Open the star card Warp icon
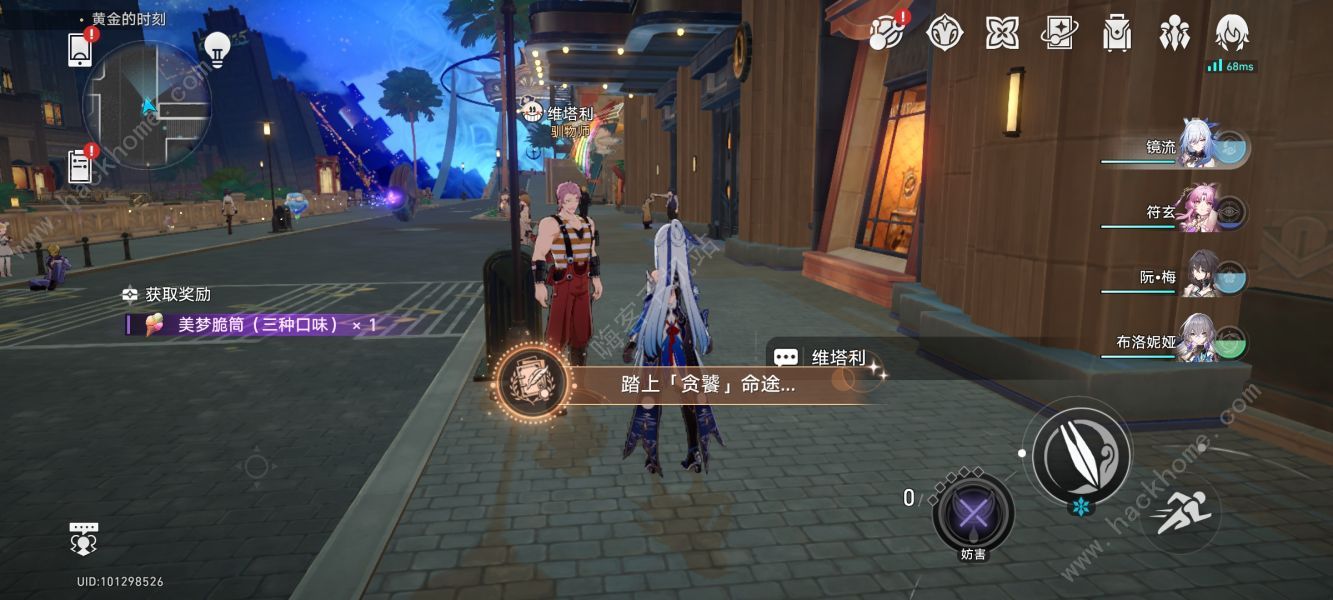Screen dimensions: 1333x600 click(x=1059, y=33)
